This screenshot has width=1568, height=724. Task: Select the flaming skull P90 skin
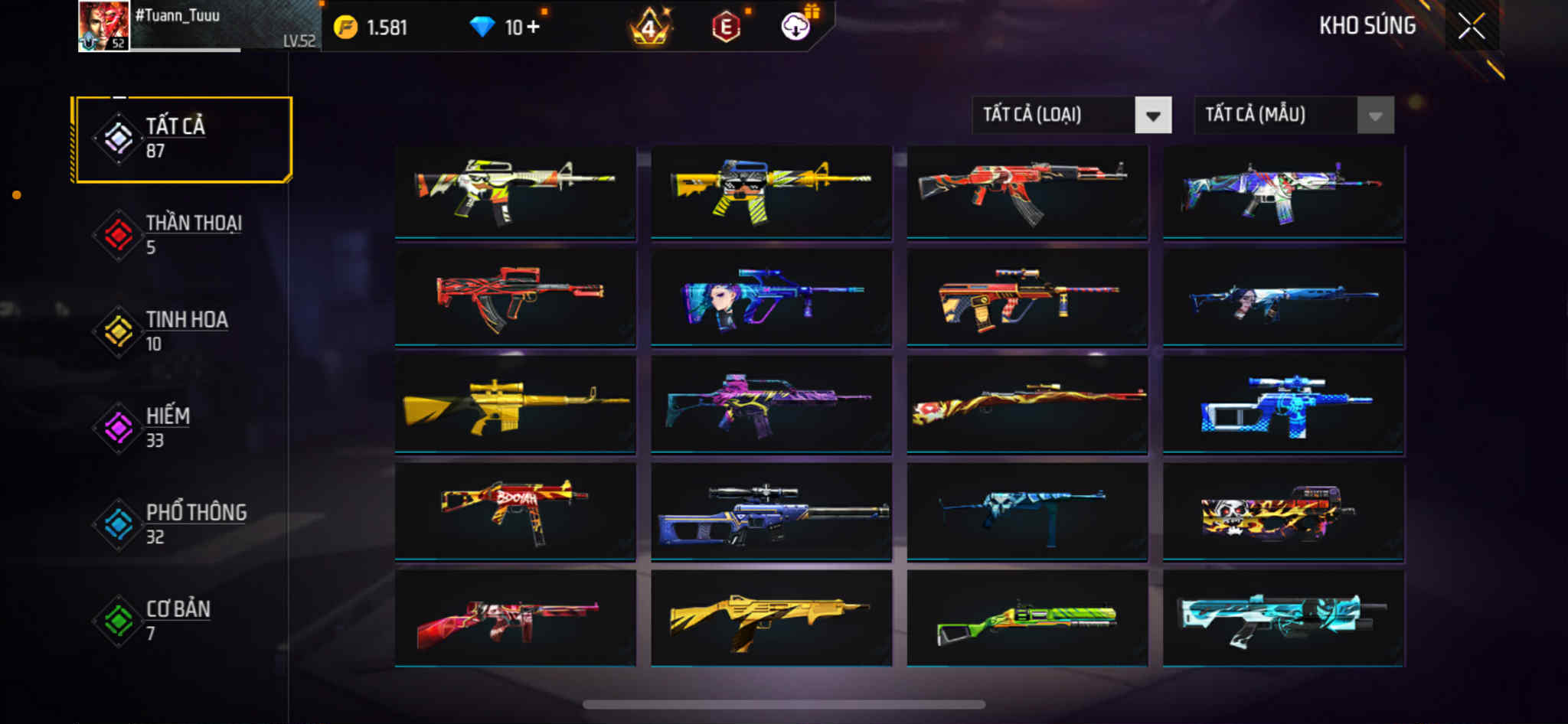1283,511
